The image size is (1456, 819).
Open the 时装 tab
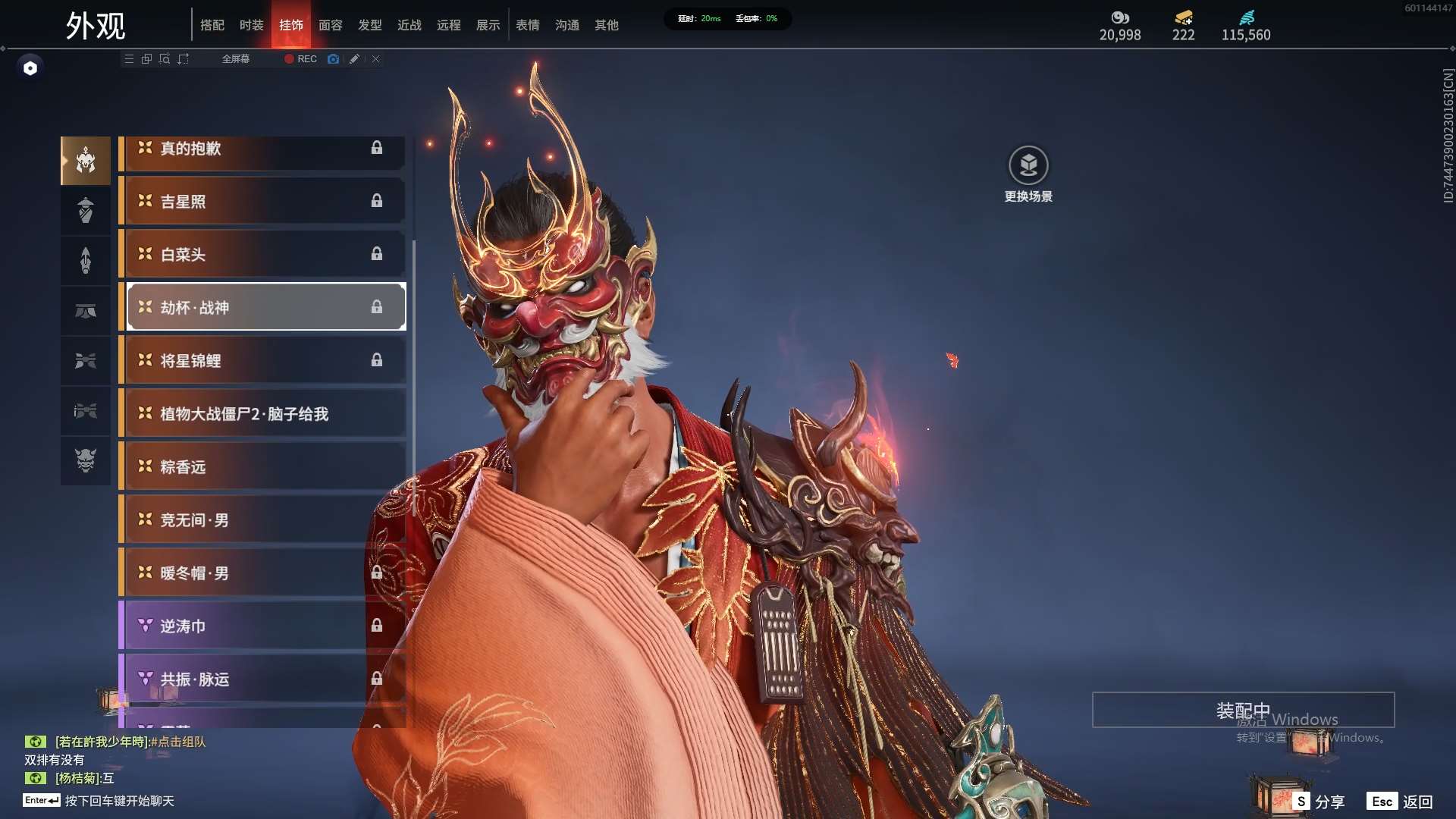[x=252, y=25]
